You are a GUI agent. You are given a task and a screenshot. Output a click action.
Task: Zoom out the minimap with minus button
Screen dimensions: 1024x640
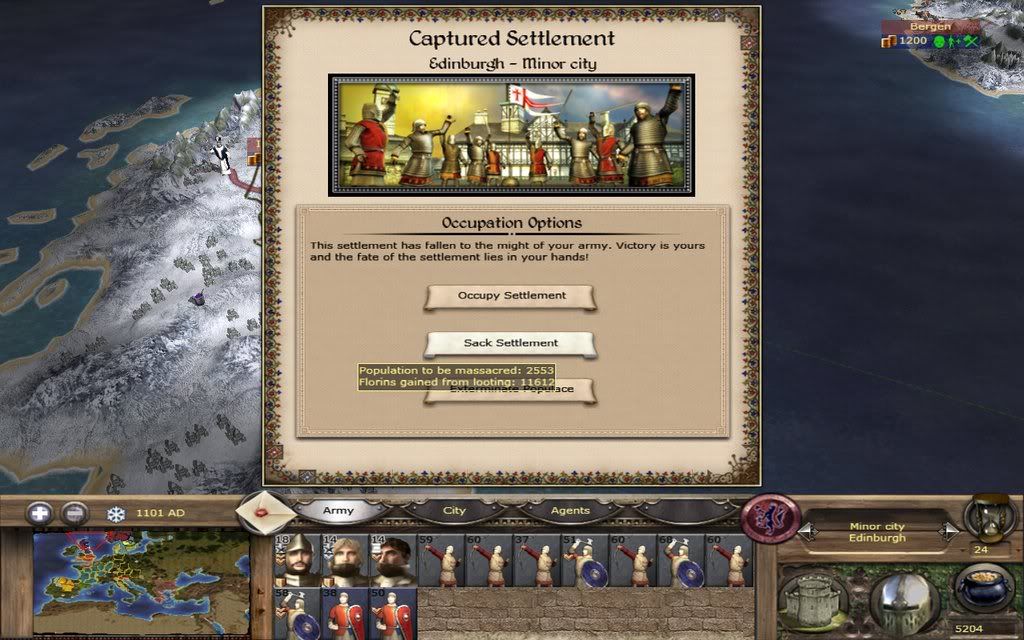click(x=75, y=513)
